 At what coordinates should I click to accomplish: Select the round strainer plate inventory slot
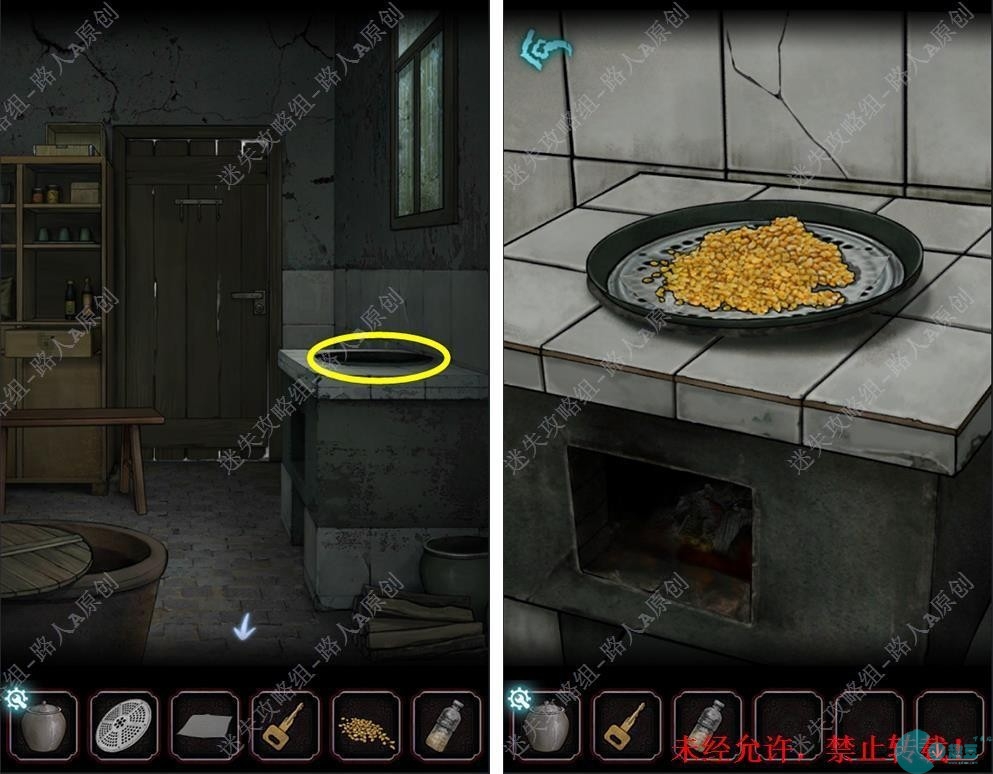124,727
